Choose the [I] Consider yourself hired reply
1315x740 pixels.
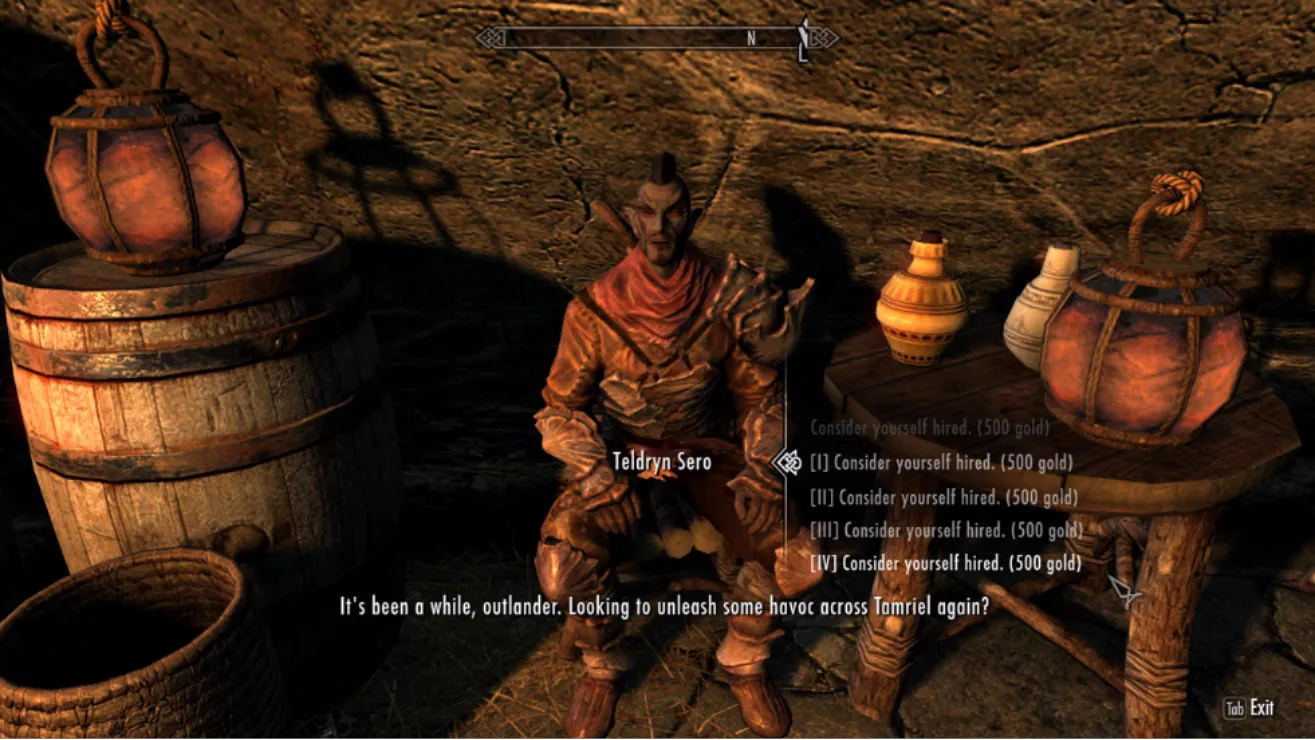pyautogui.click(x=940, y=463)
